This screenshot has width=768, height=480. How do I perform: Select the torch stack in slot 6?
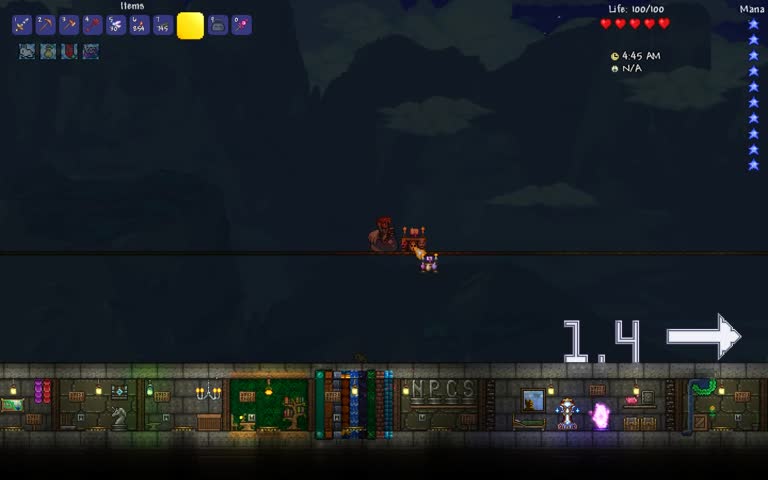139,25
